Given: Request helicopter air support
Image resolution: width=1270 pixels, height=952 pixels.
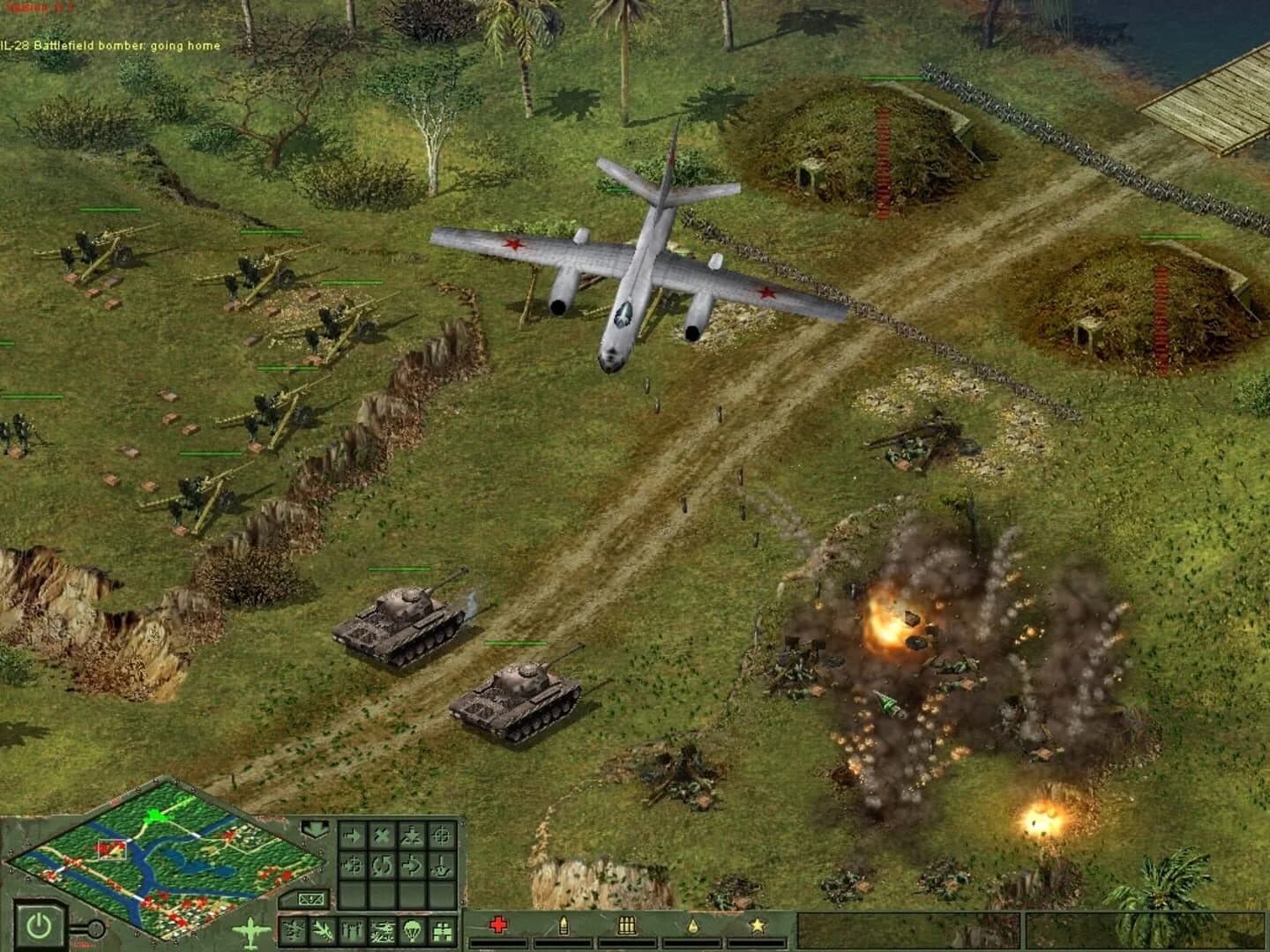Looking at the screenshot, I should coord(383,931).
